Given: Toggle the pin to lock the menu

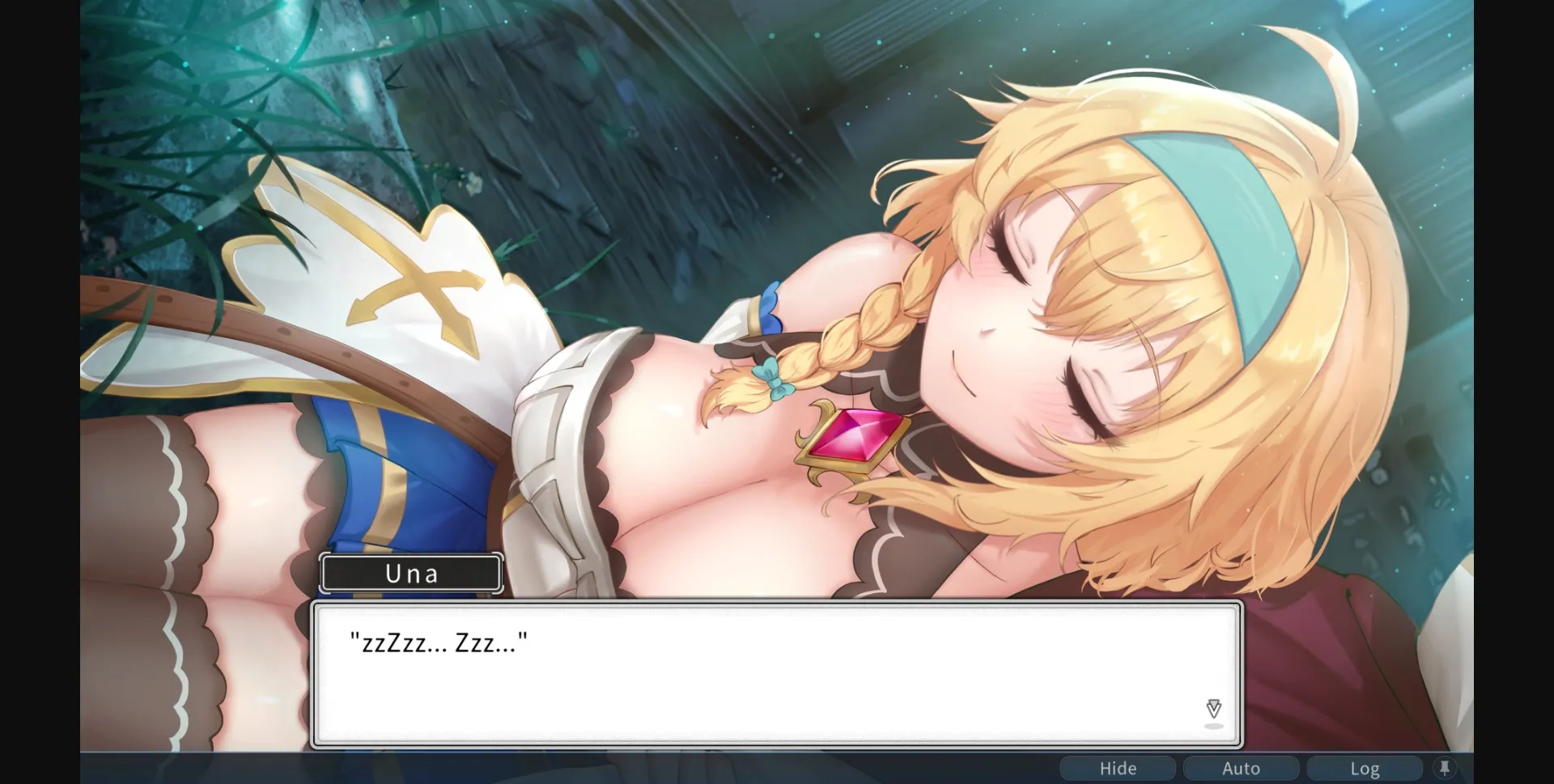Looking at the screenshot, I should pyautogui.click(x=1446, y=767).
